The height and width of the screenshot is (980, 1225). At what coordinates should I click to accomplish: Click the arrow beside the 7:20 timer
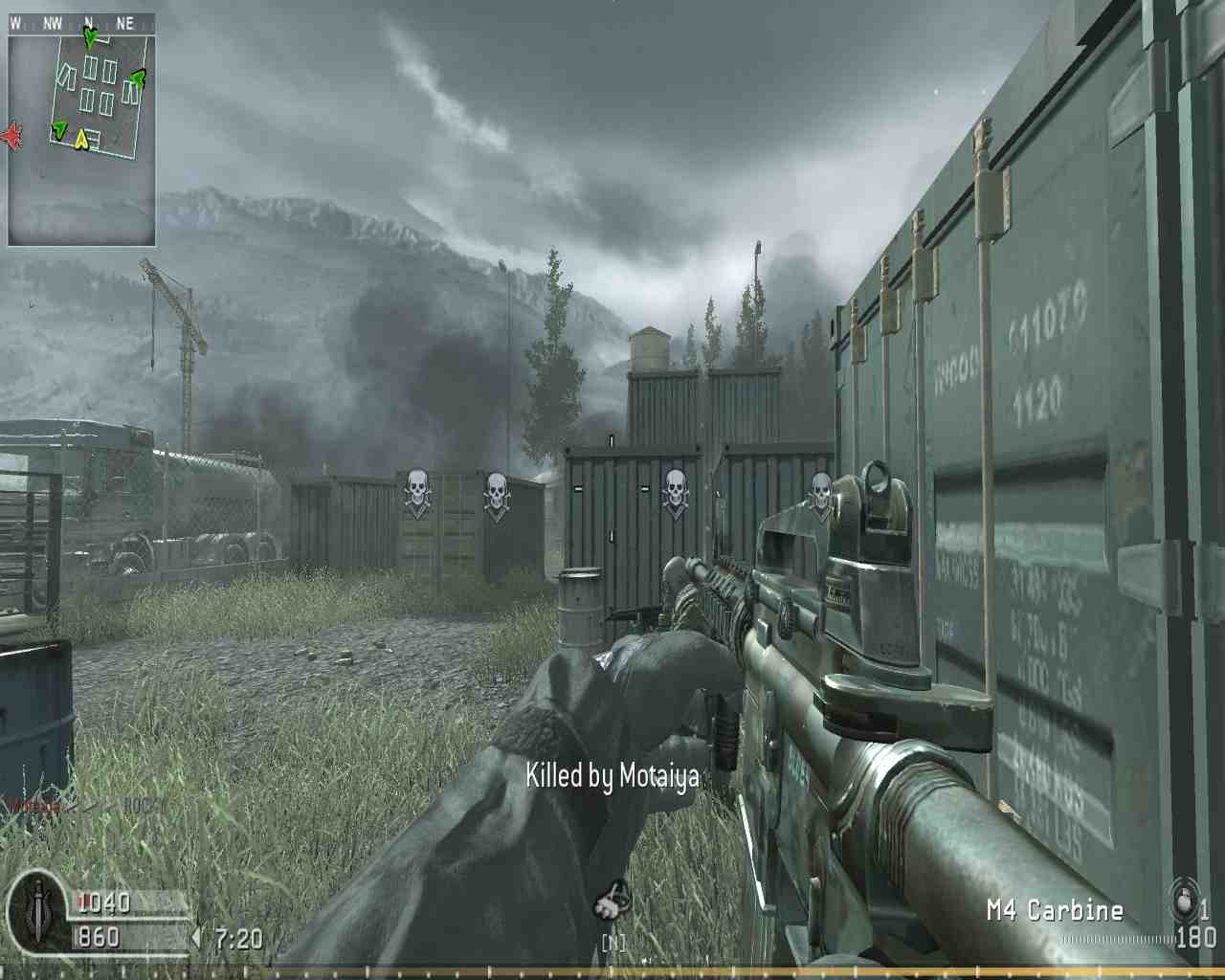(197, 939)
